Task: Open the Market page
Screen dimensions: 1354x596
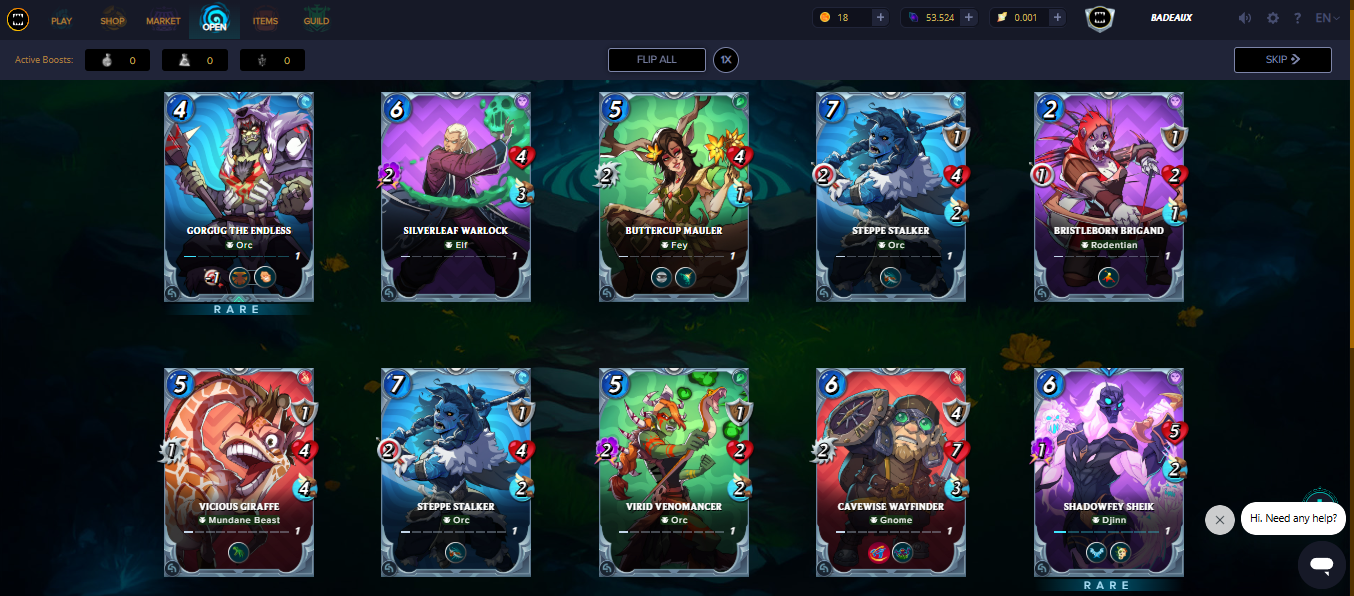Action: click(163, 20)
